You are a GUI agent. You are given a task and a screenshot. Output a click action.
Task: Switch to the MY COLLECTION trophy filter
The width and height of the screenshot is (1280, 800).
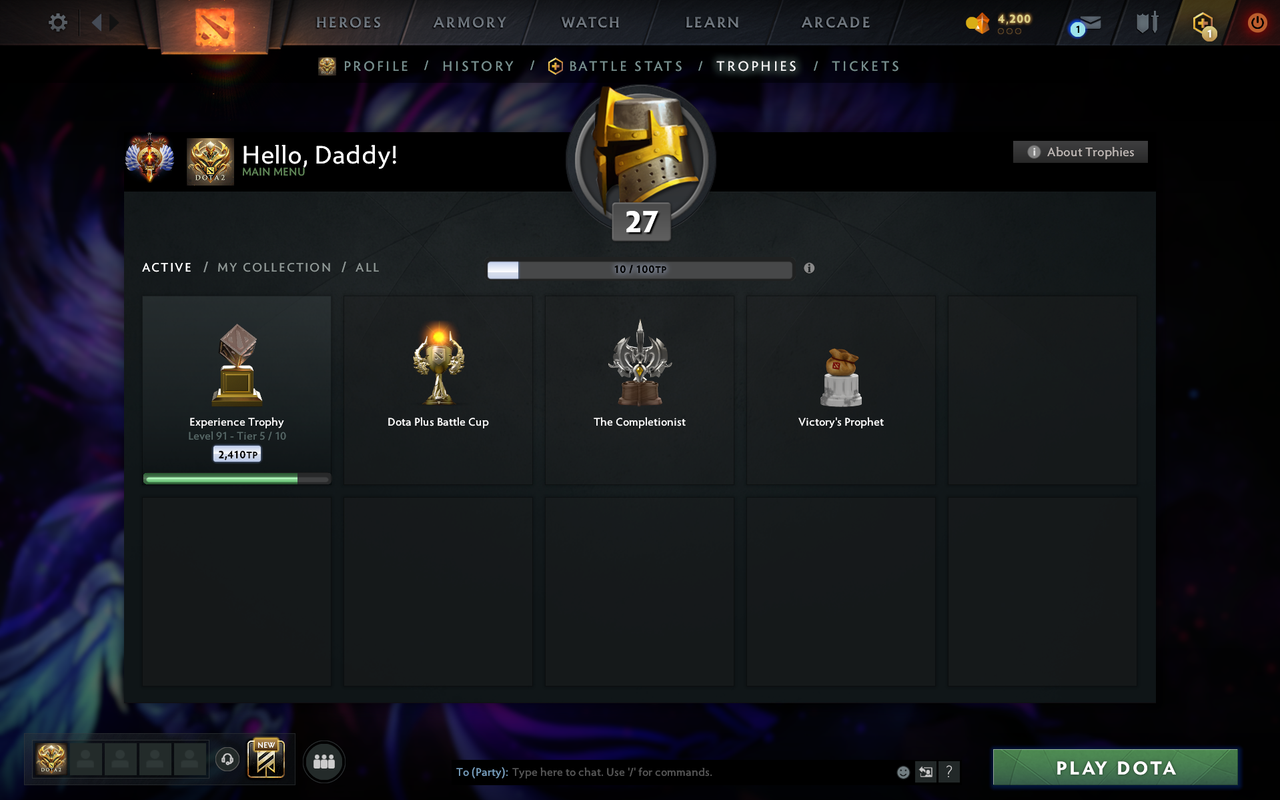pyautogui.click(x=274, y=267)
